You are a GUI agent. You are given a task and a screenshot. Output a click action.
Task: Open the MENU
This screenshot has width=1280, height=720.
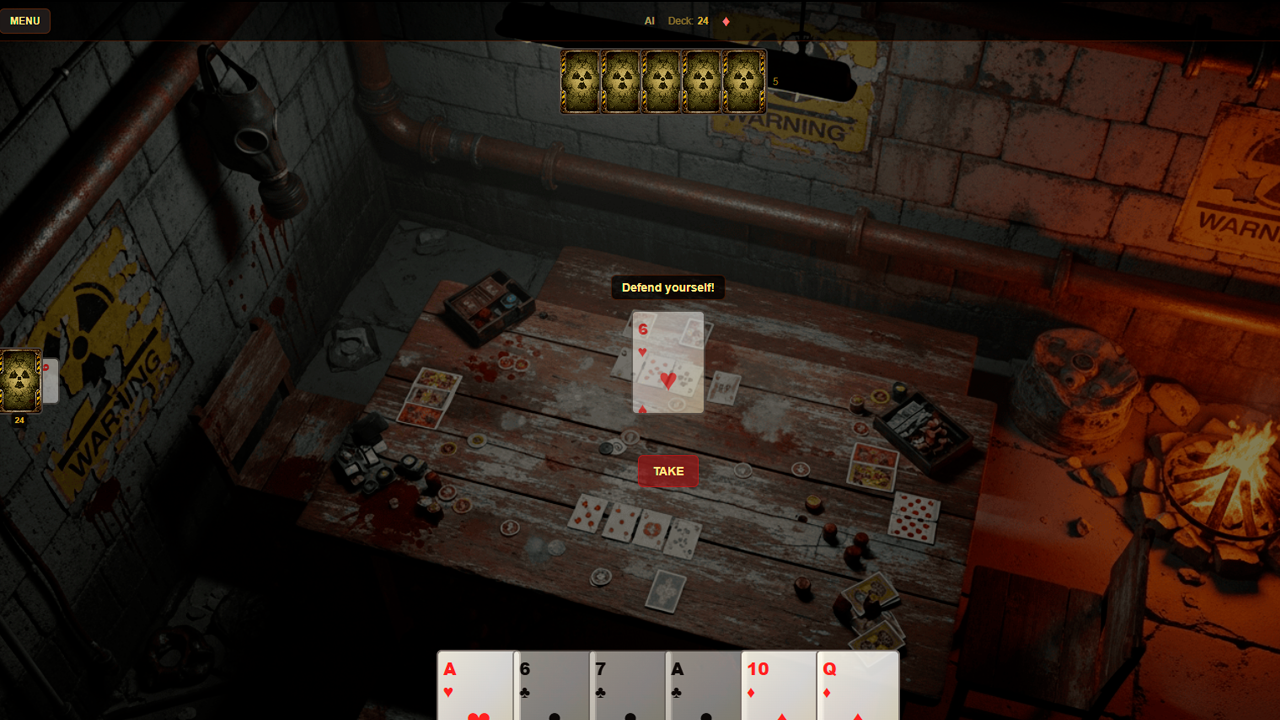[x=25, y=20]
